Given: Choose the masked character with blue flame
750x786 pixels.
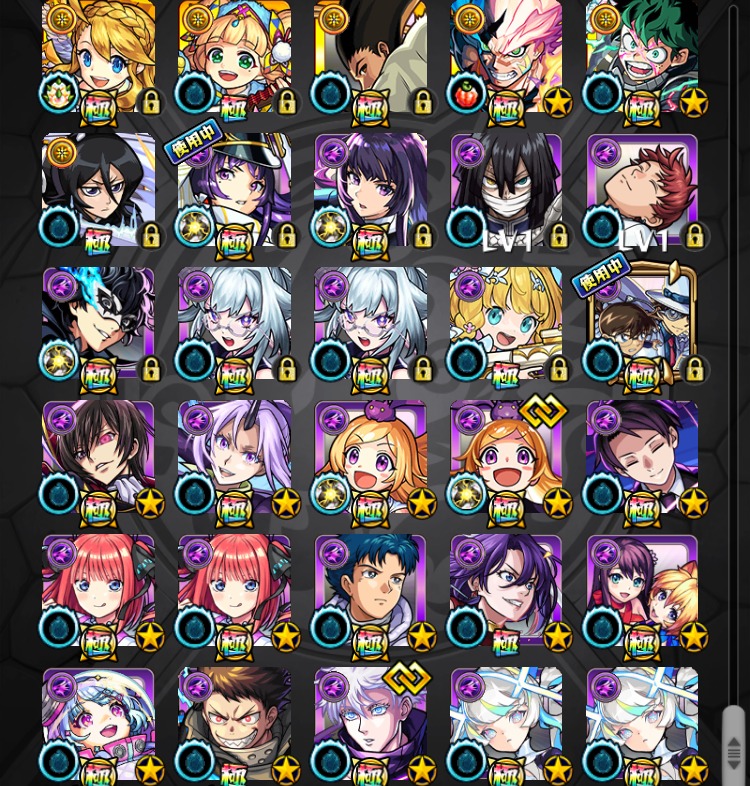Looking at the screenshot, I should point(98,323).
